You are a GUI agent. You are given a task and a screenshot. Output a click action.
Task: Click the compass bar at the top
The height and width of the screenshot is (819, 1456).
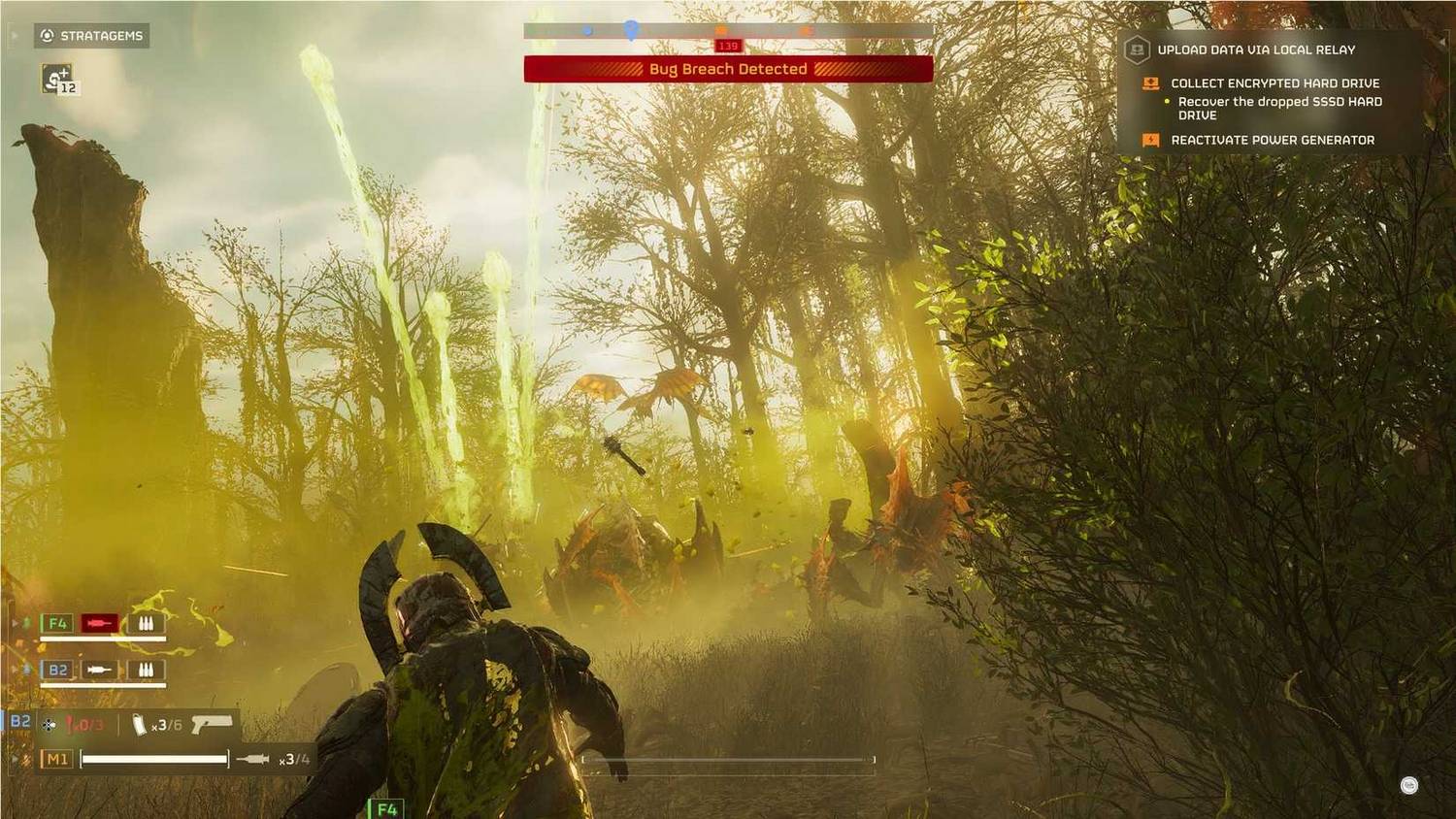click(x=728, y=31)
